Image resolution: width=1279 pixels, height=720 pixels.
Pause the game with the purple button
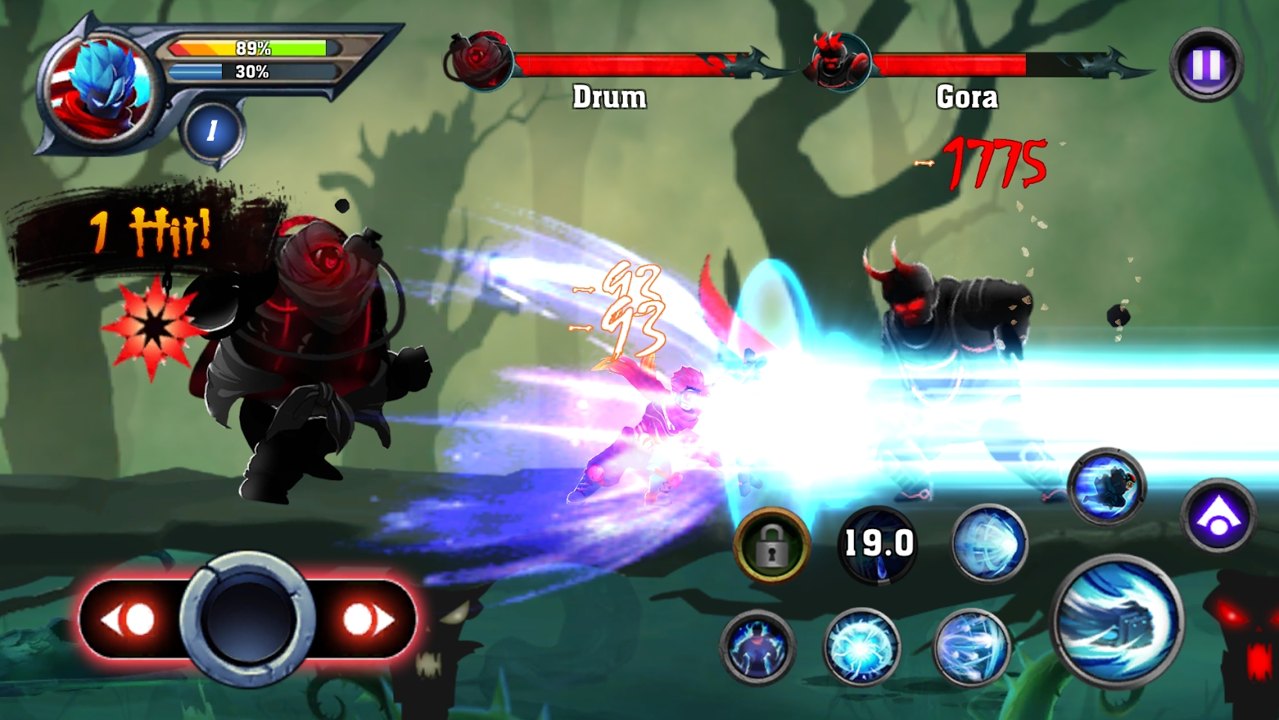(x=1206, y=64)
